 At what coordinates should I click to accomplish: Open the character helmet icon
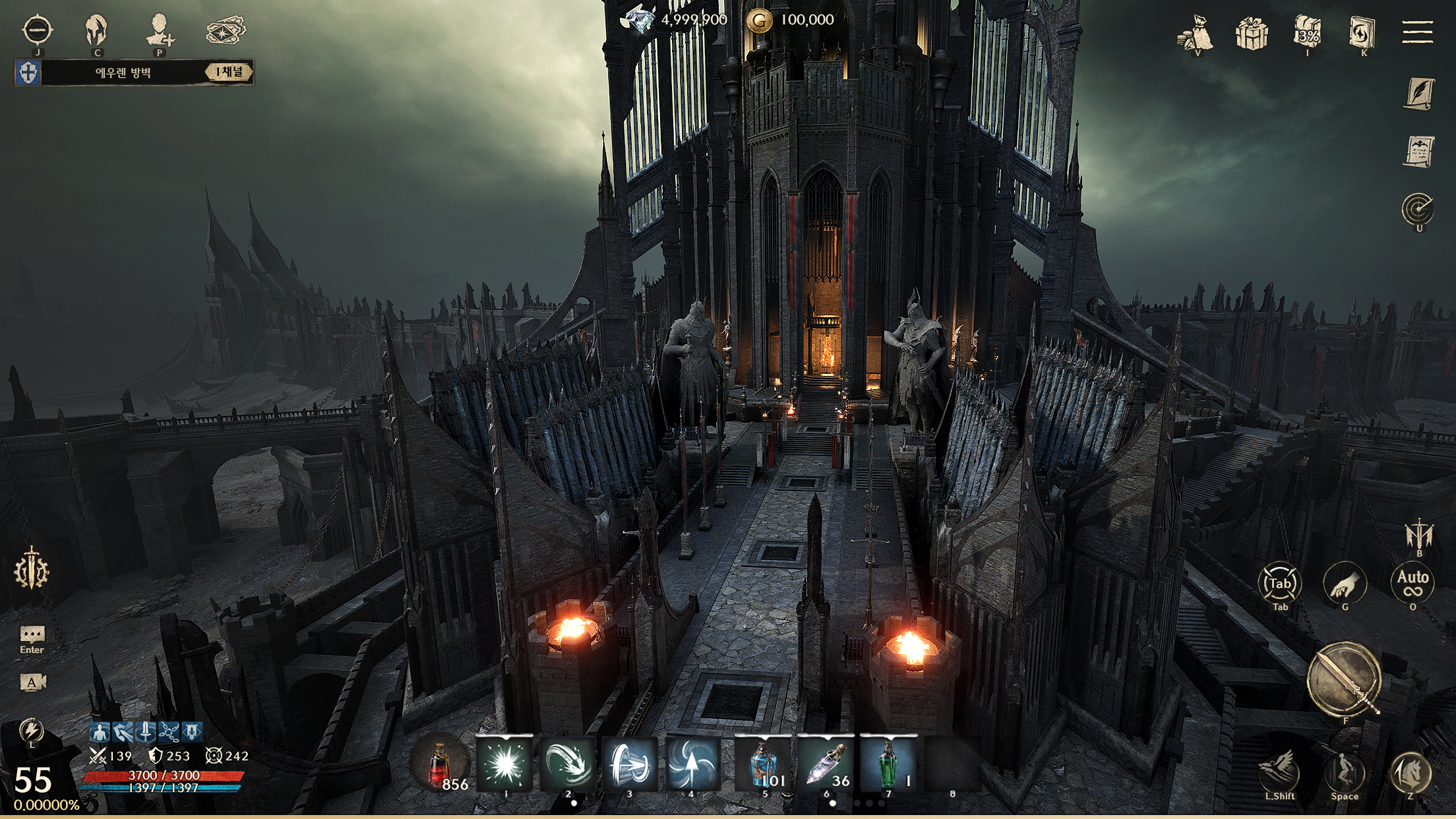(x=97, y=30)
